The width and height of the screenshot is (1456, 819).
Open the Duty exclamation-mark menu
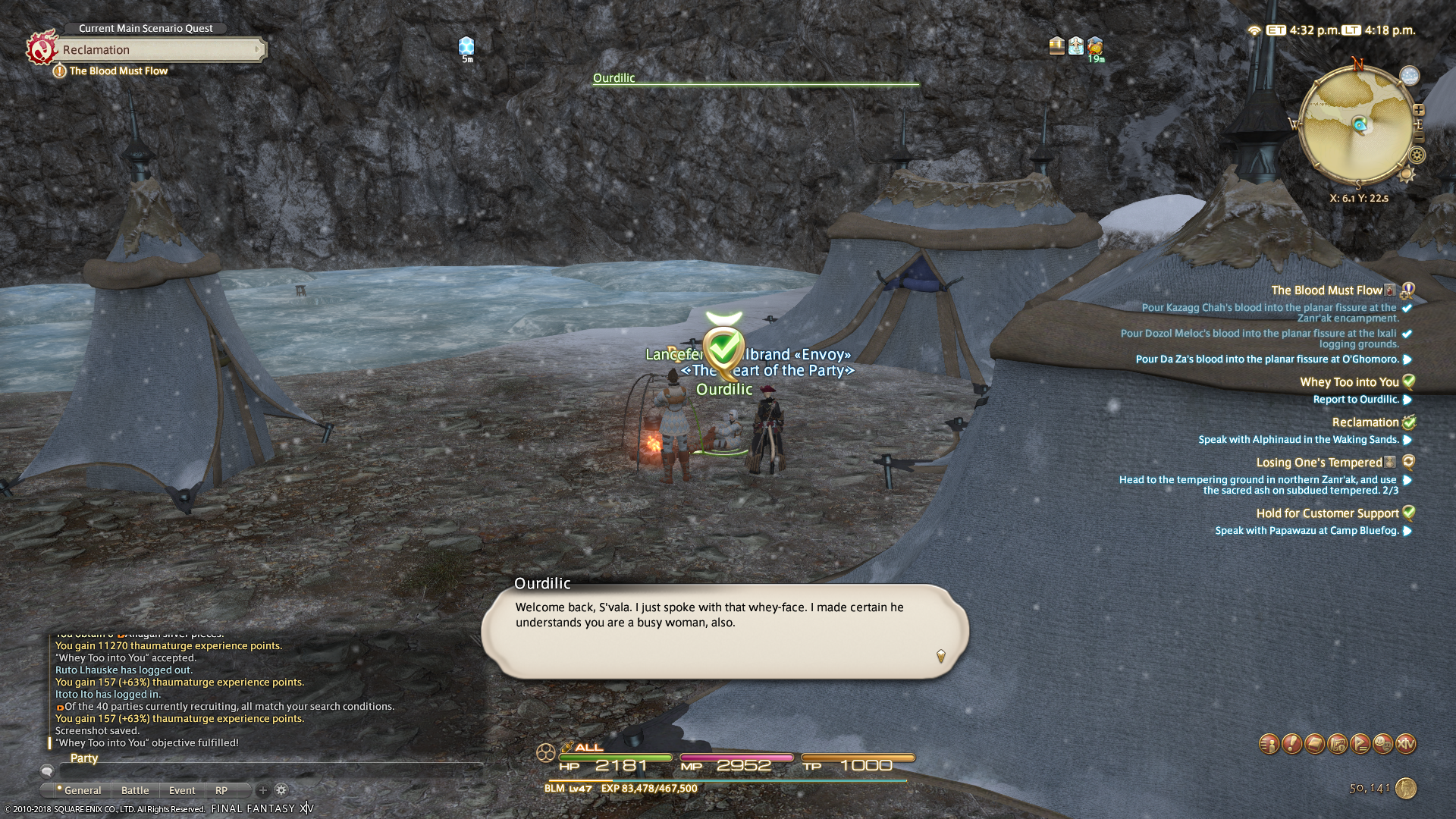tap(1291, 744)
